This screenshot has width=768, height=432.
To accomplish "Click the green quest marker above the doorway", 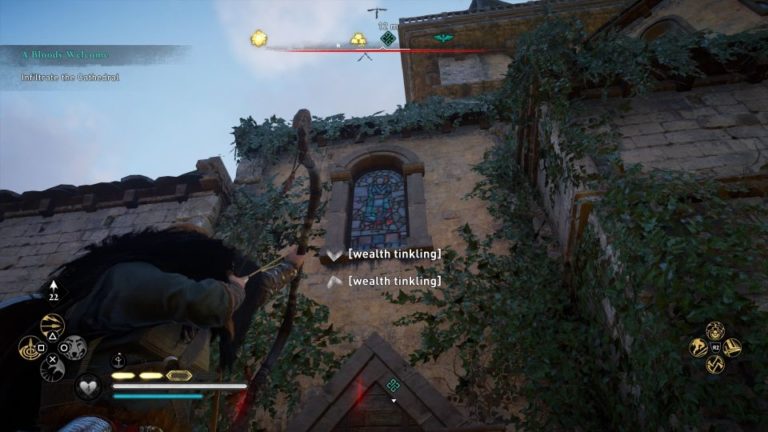I will point(393,385).
